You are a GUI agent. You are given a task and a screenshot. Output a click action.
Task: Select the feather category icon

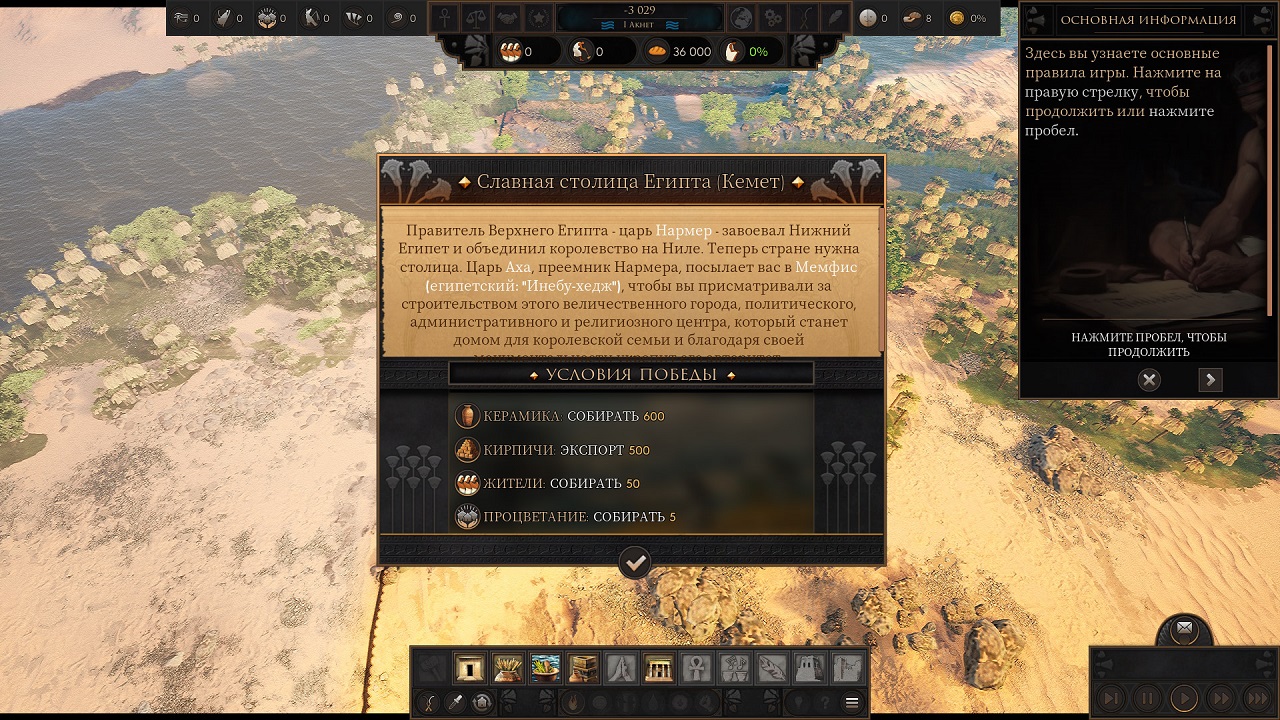click(772, 666)
